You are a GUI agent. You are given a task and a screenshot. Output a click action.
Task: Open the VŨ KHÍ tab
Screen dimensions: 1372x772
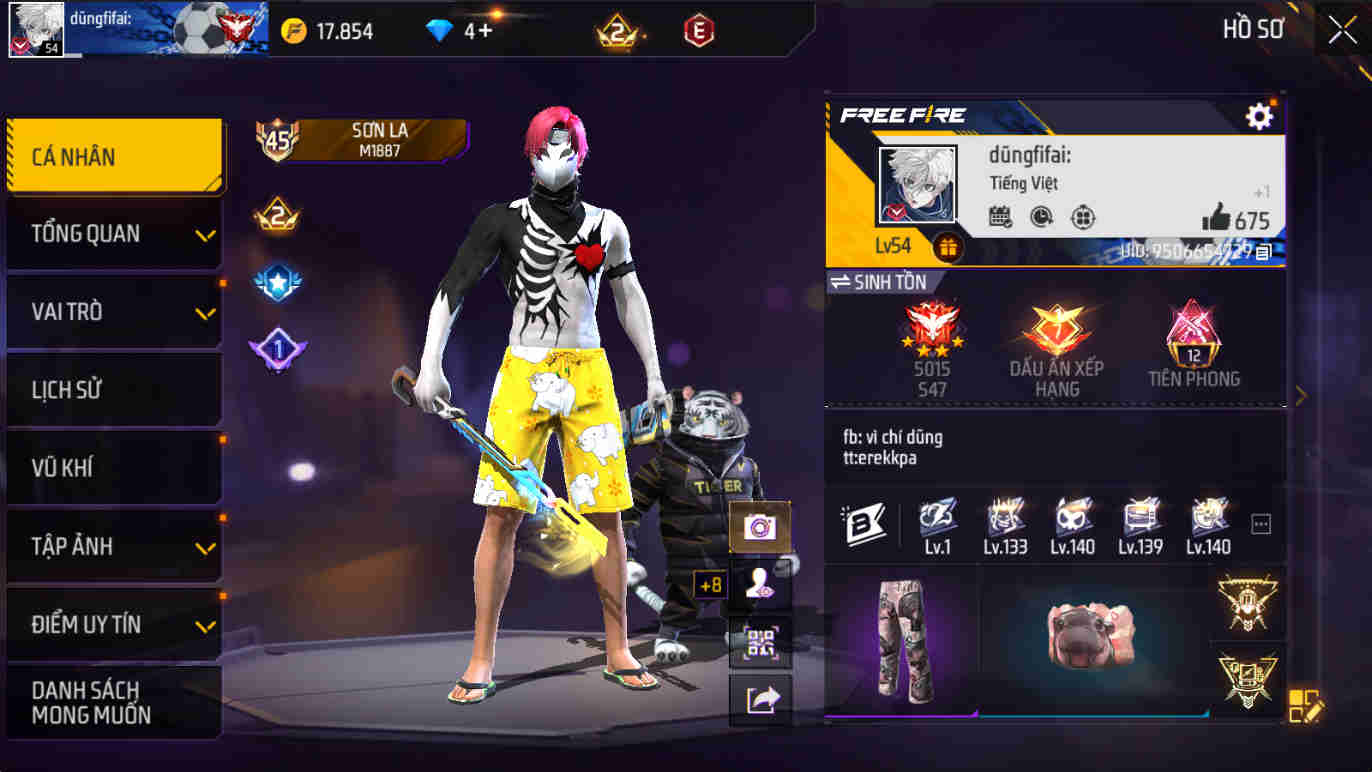[110, 468]
